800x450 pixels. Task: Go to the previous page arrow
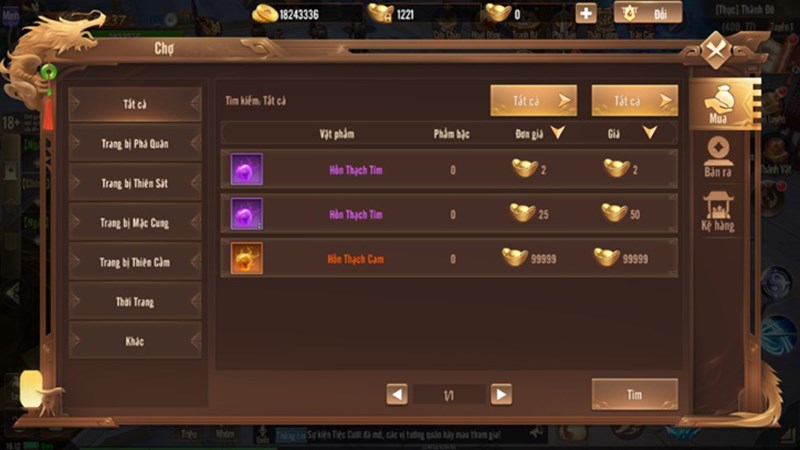pyautogui.click(x=397, y=395)
